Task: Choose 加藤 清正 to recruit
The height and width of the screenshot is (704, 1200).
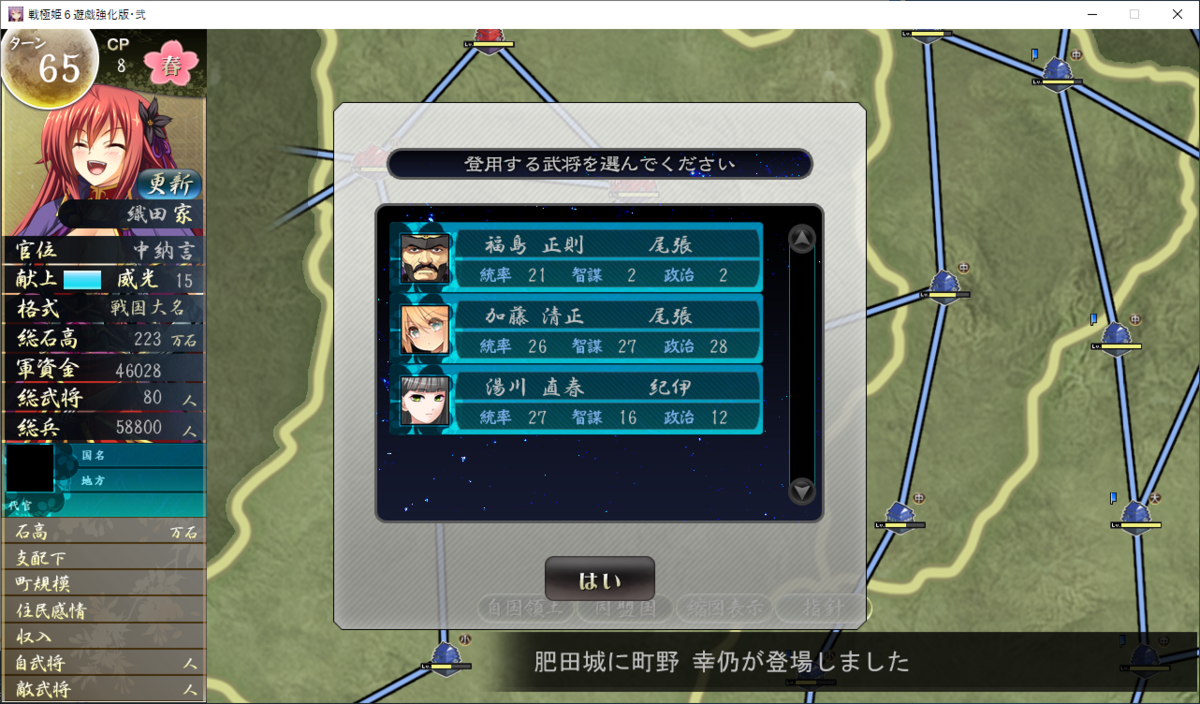Action: [577, 330]
